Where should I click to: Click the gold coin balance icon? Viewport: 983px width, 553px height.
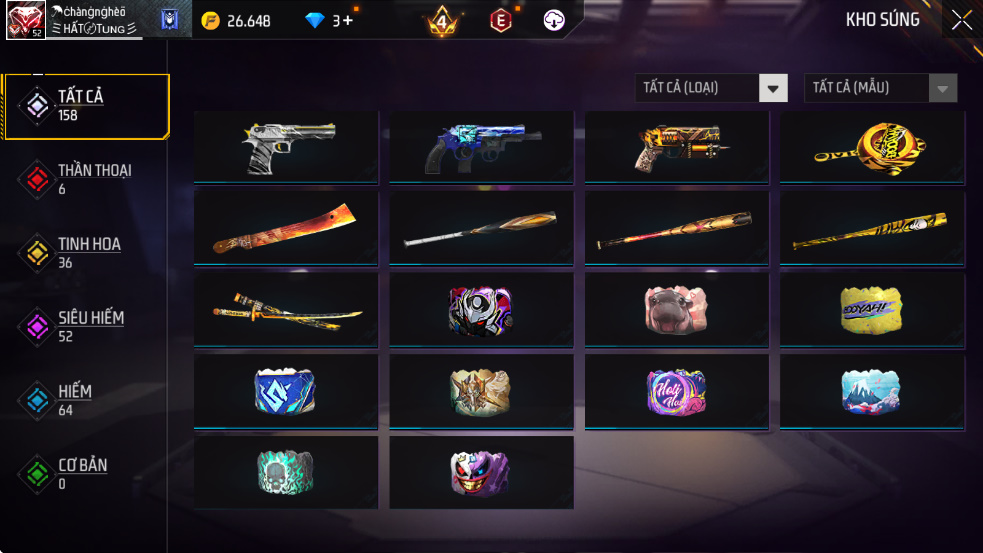pyautogui.click(x=210, y=20)
